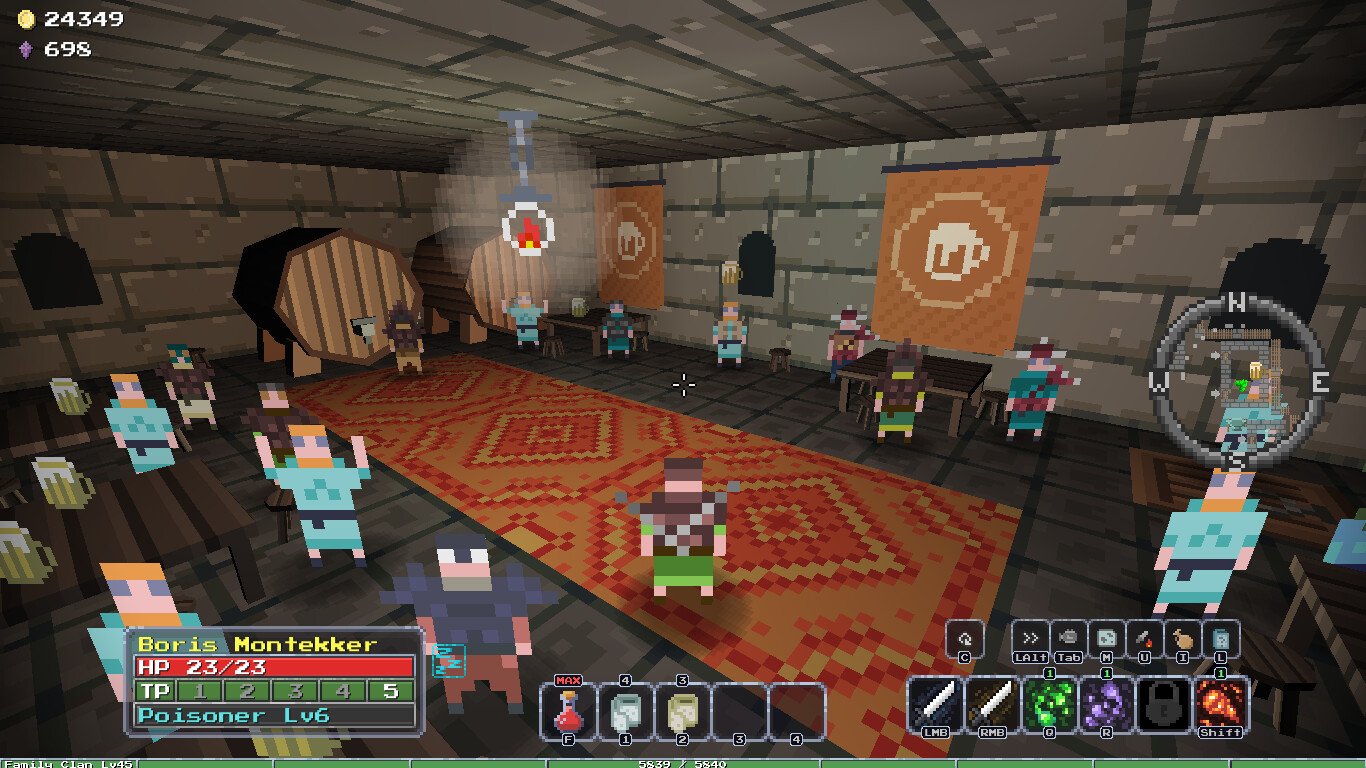Screen dimensions: 1366x768
Task: Open the sword-and-flame upgrade icon
Action: [x=1144, y=638]
